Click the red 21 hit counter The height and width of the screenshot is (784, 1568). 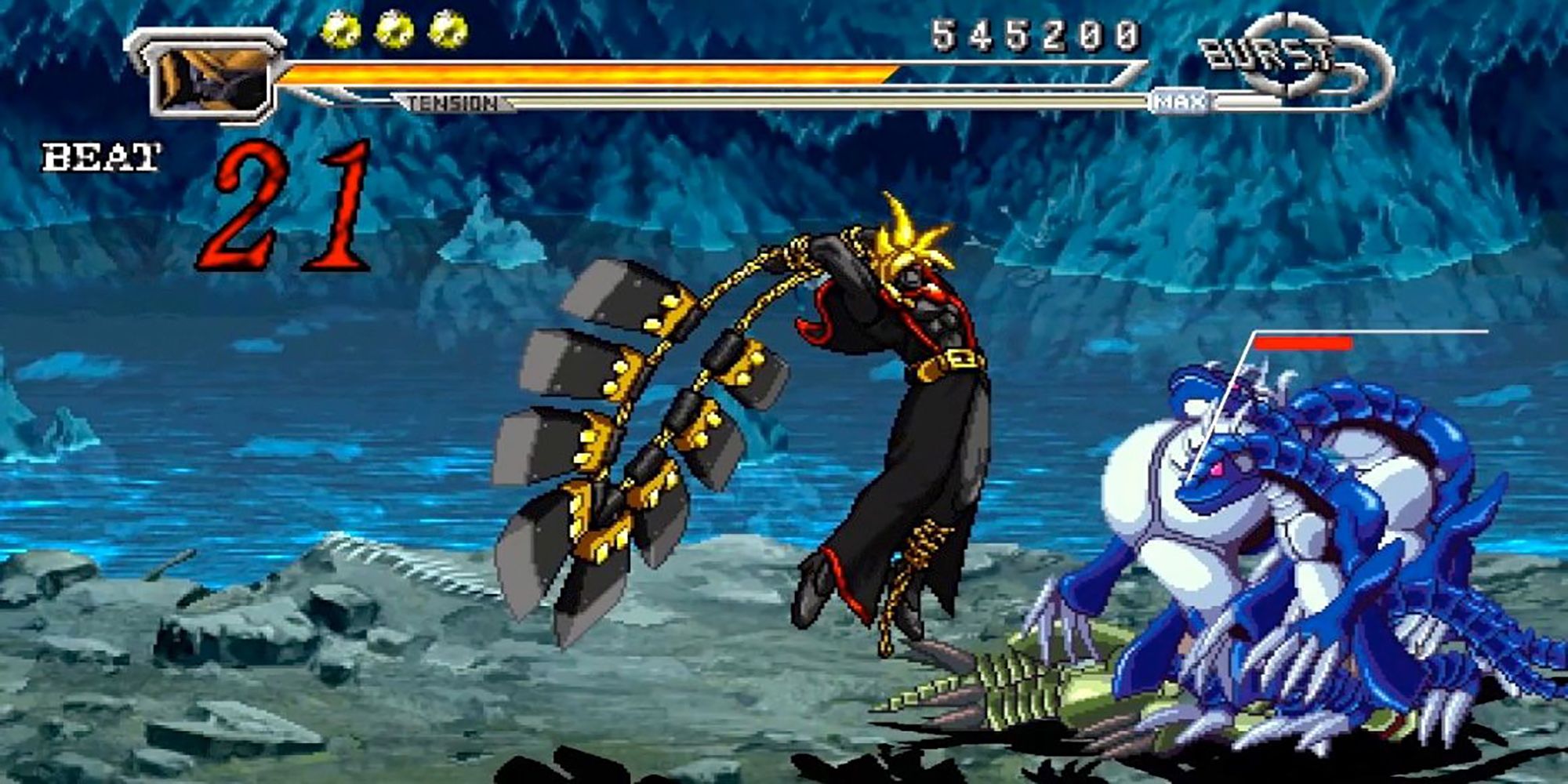[290, 208]
